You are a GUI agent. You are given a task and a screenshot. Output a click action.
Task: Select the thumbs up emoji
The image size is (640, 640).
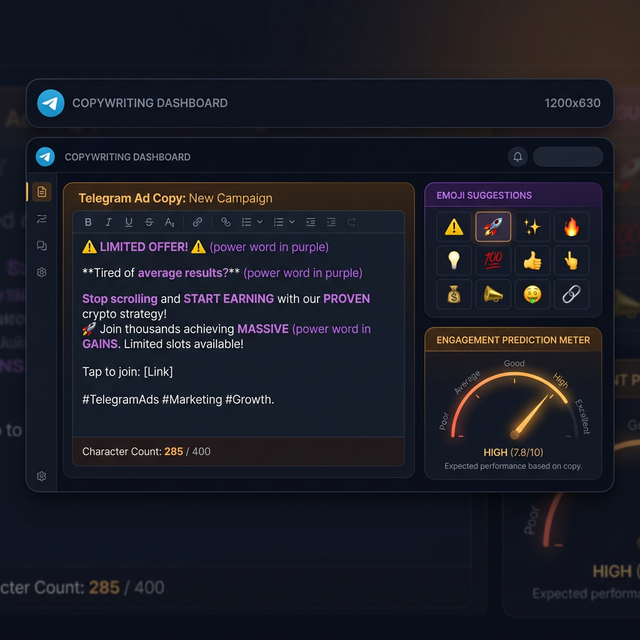point(533,261)
